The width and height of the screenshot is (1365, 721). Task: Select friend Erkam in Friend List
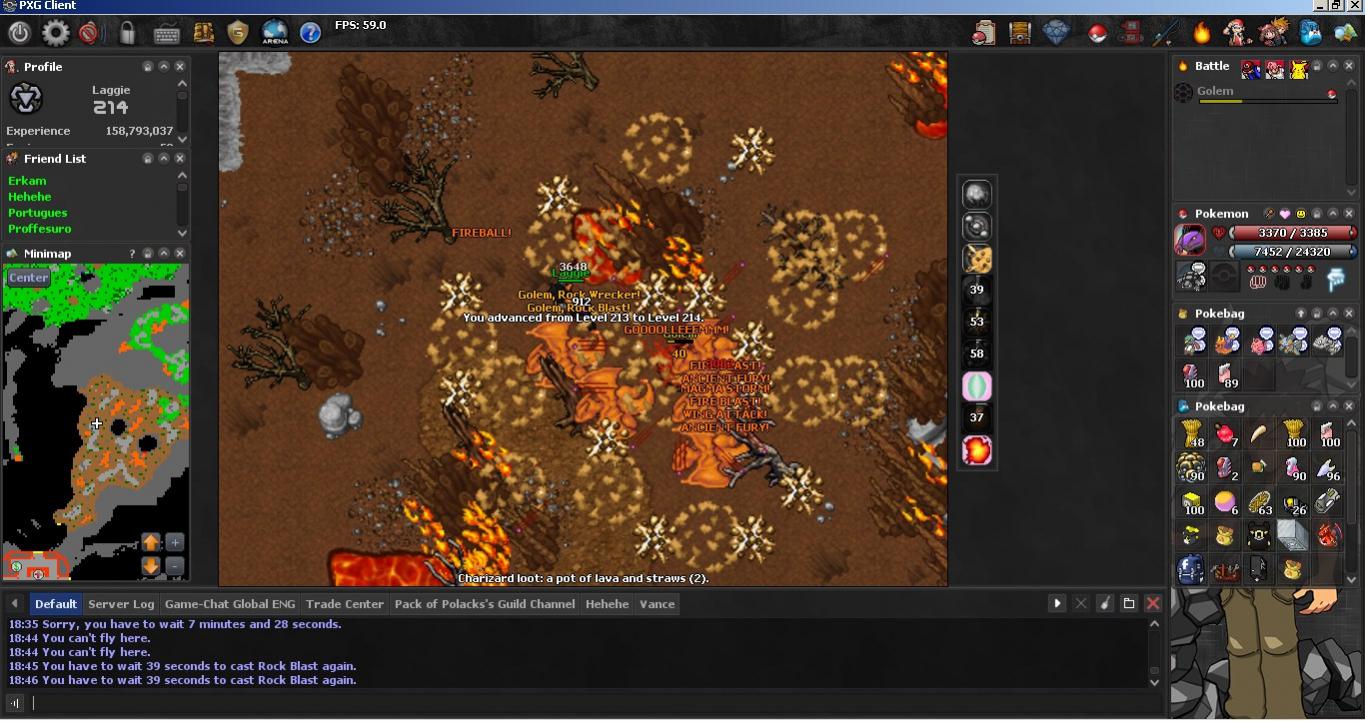pos(27,181)
